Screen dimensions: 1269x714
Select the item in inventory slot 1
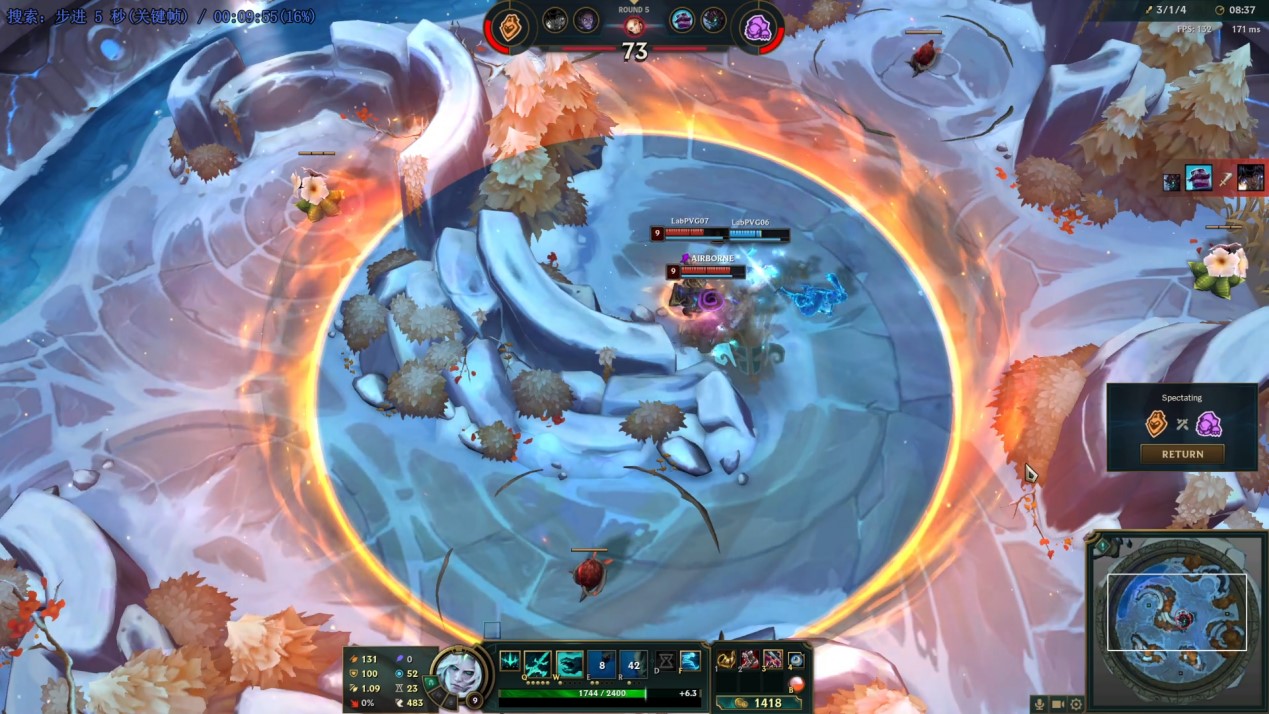[725, 660]
